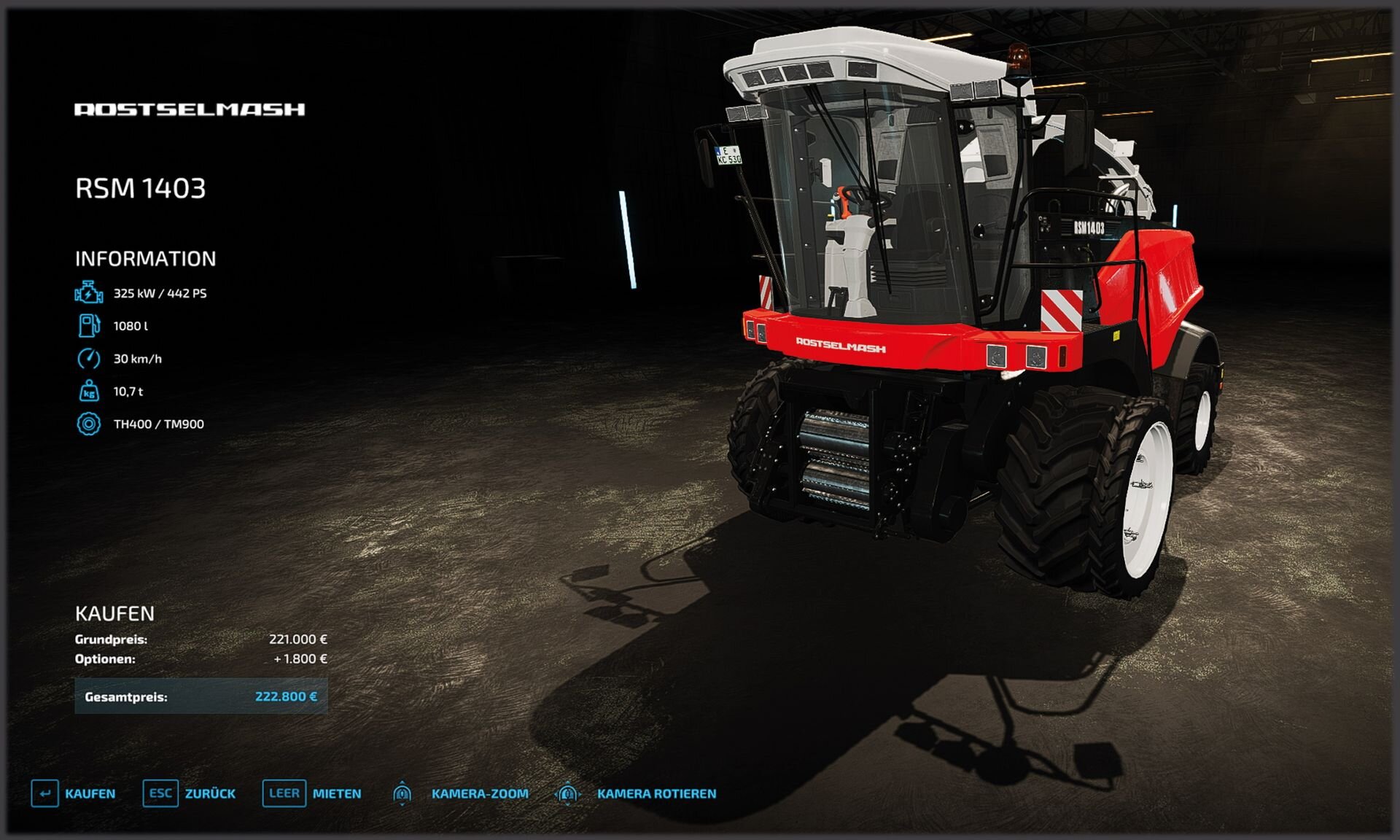Rent the harvester with Mieten
This screenshot has width=1400, height=840.
312,793
